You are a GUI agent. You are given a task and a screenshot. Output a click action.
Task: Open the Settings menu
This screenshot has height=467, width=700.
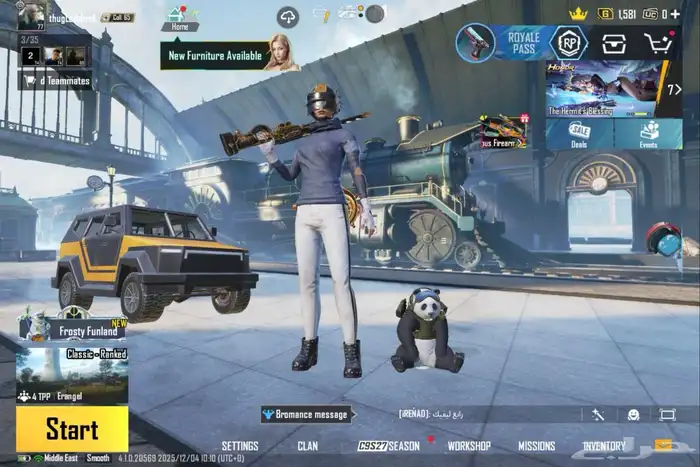[240, 446]
